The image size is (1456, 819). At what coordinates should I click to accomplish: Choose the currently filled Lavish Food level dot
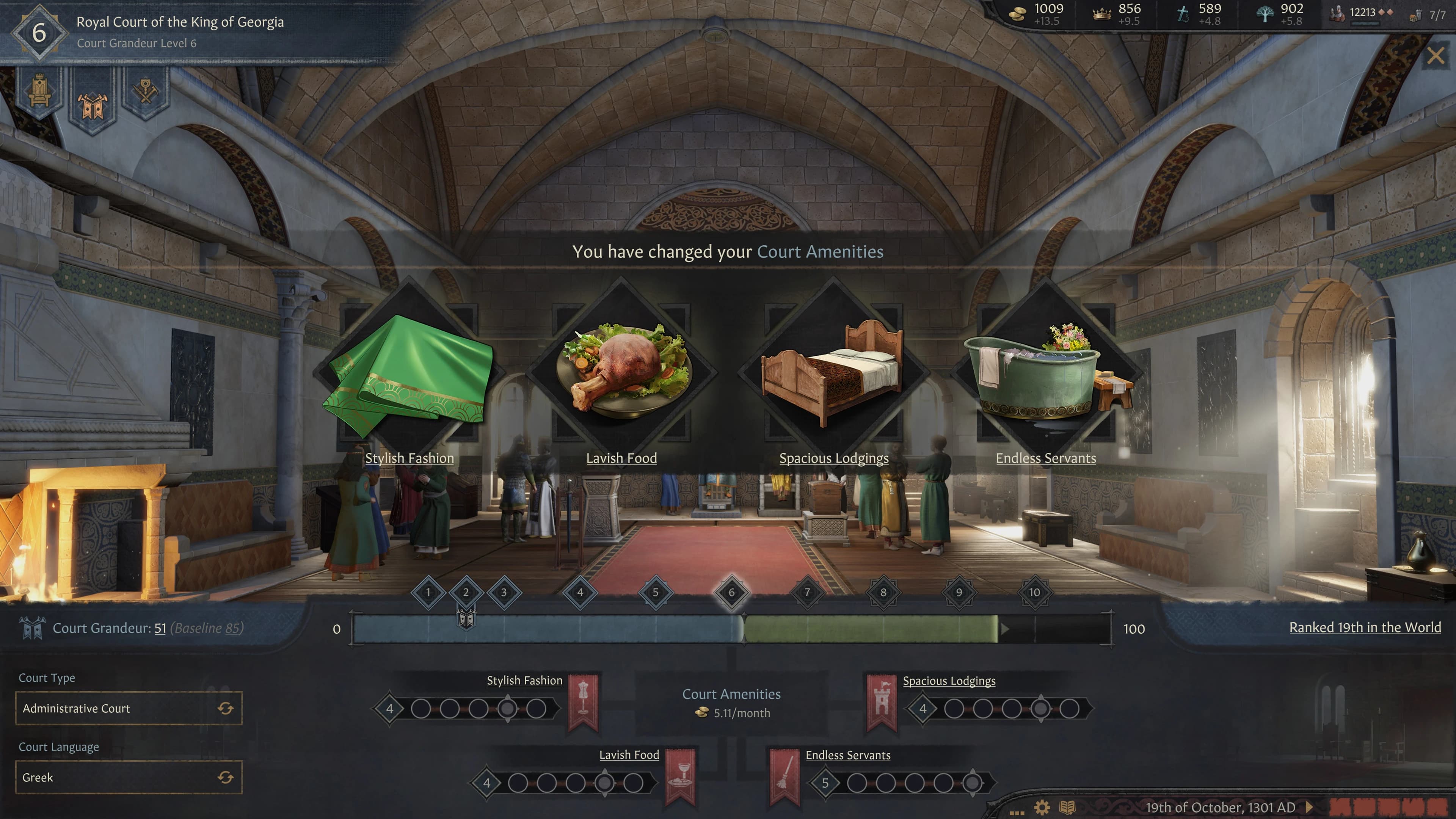[x=606, y=784]
